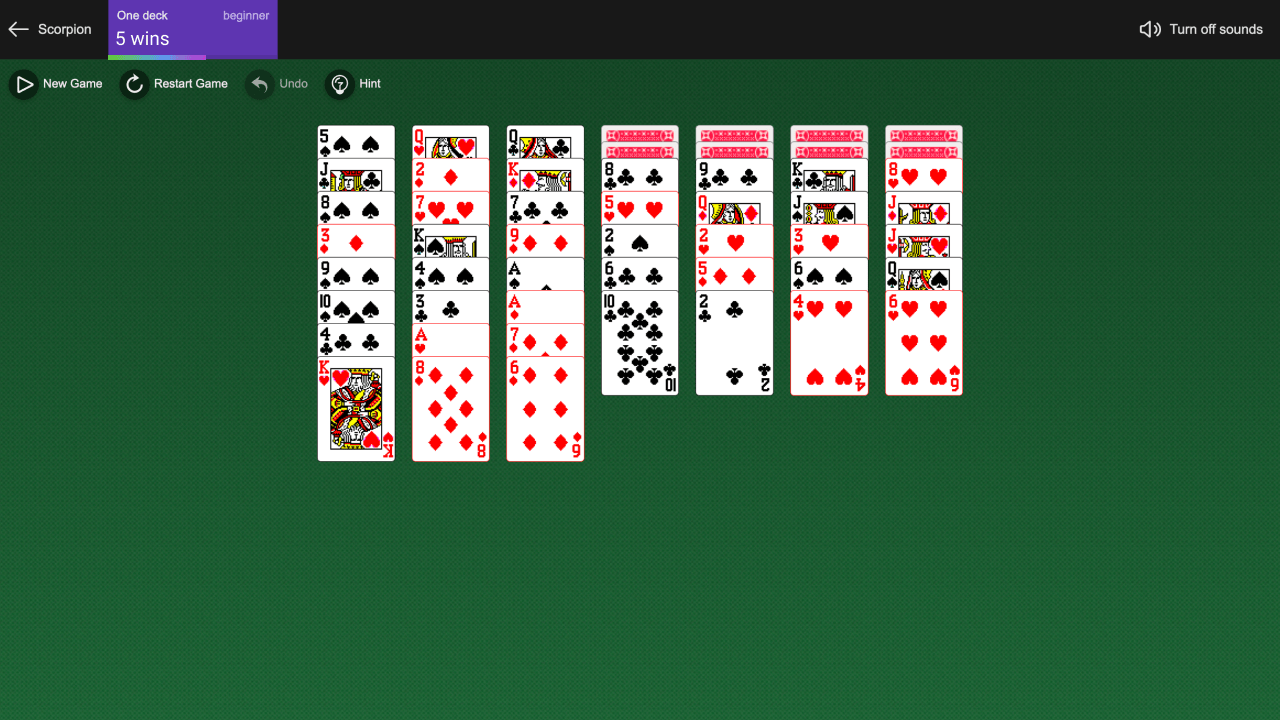Screen dimensions: 1280x720
Task: Toggle sounds off via Turn off sounds
Action: (x=1215, y=29)
